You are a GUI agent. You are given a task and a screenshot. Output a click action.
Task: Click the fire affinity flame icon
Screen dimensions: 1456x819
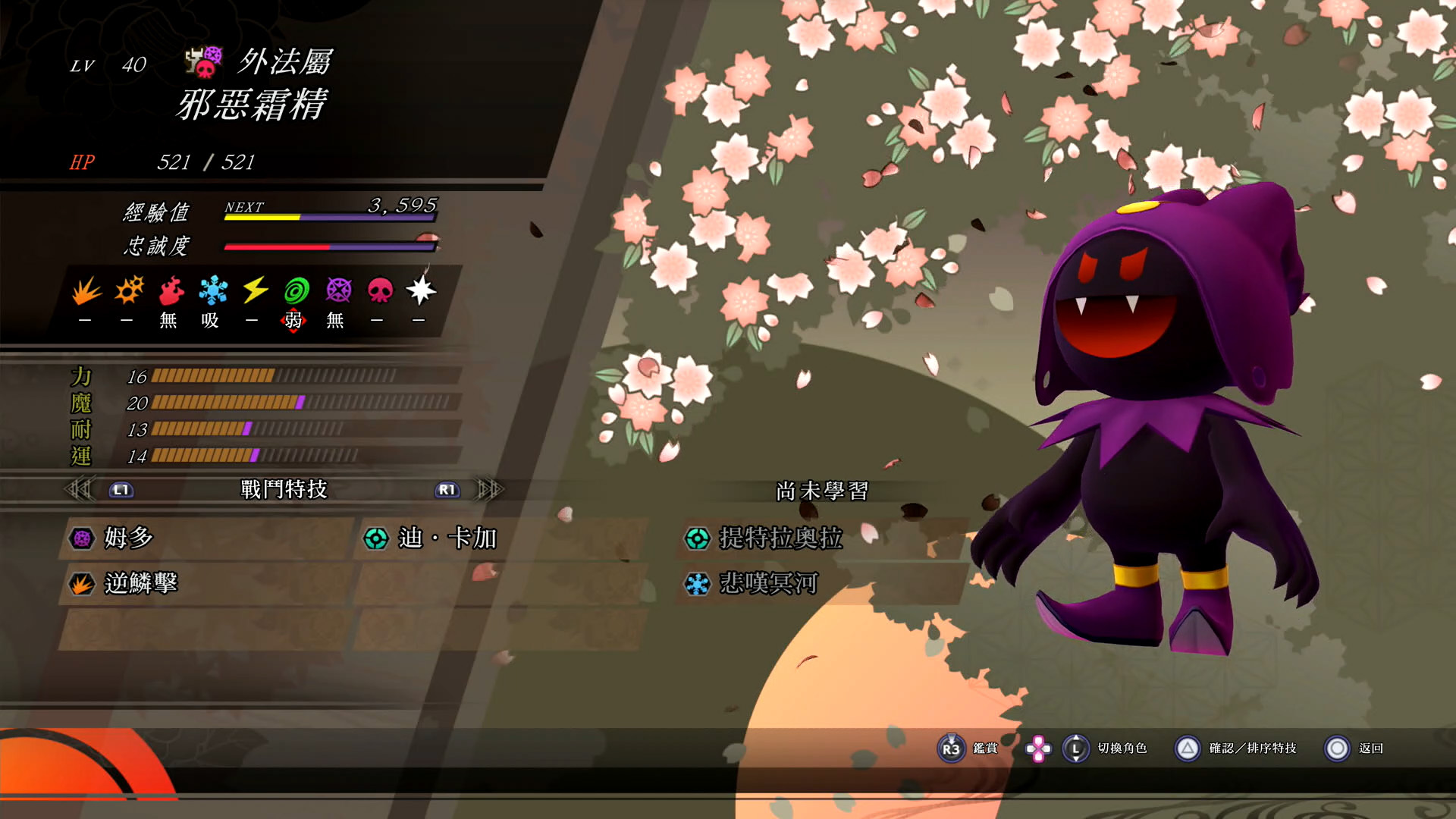pyautogui.click(x=171, y=290)
